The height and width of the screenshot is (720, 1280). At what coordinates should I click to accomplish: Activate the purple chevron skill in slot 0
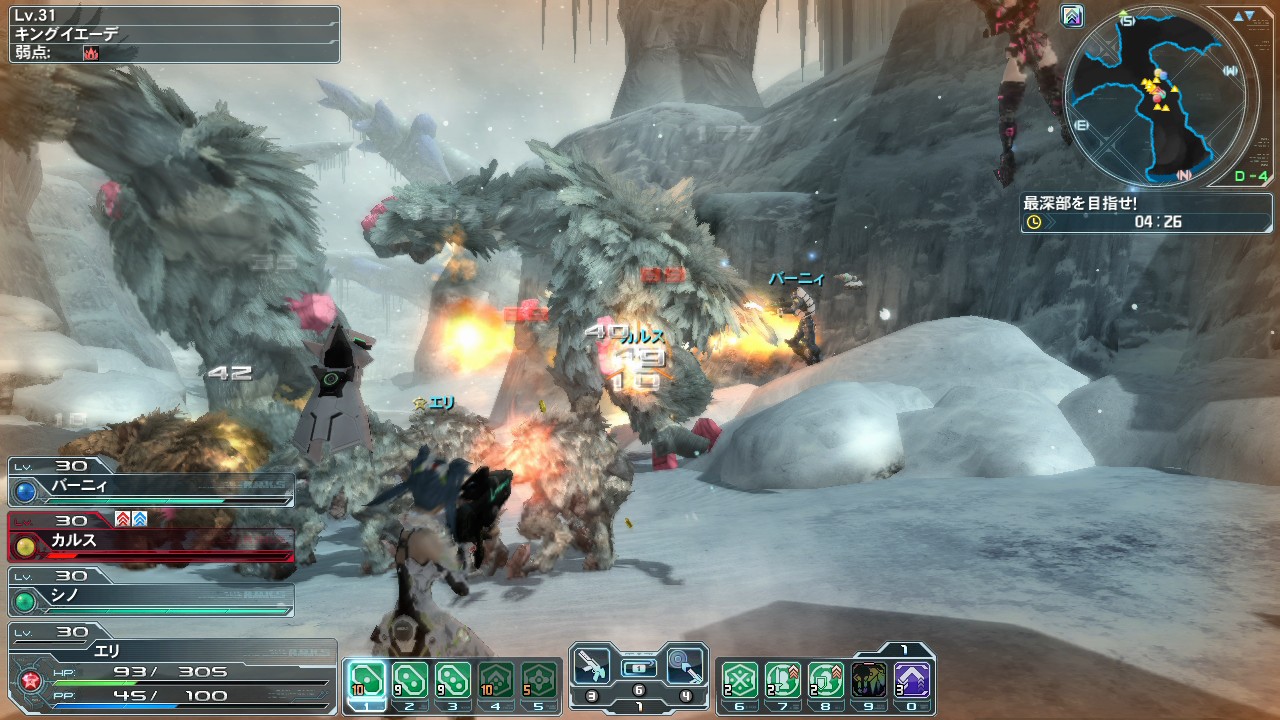[912, 681]
